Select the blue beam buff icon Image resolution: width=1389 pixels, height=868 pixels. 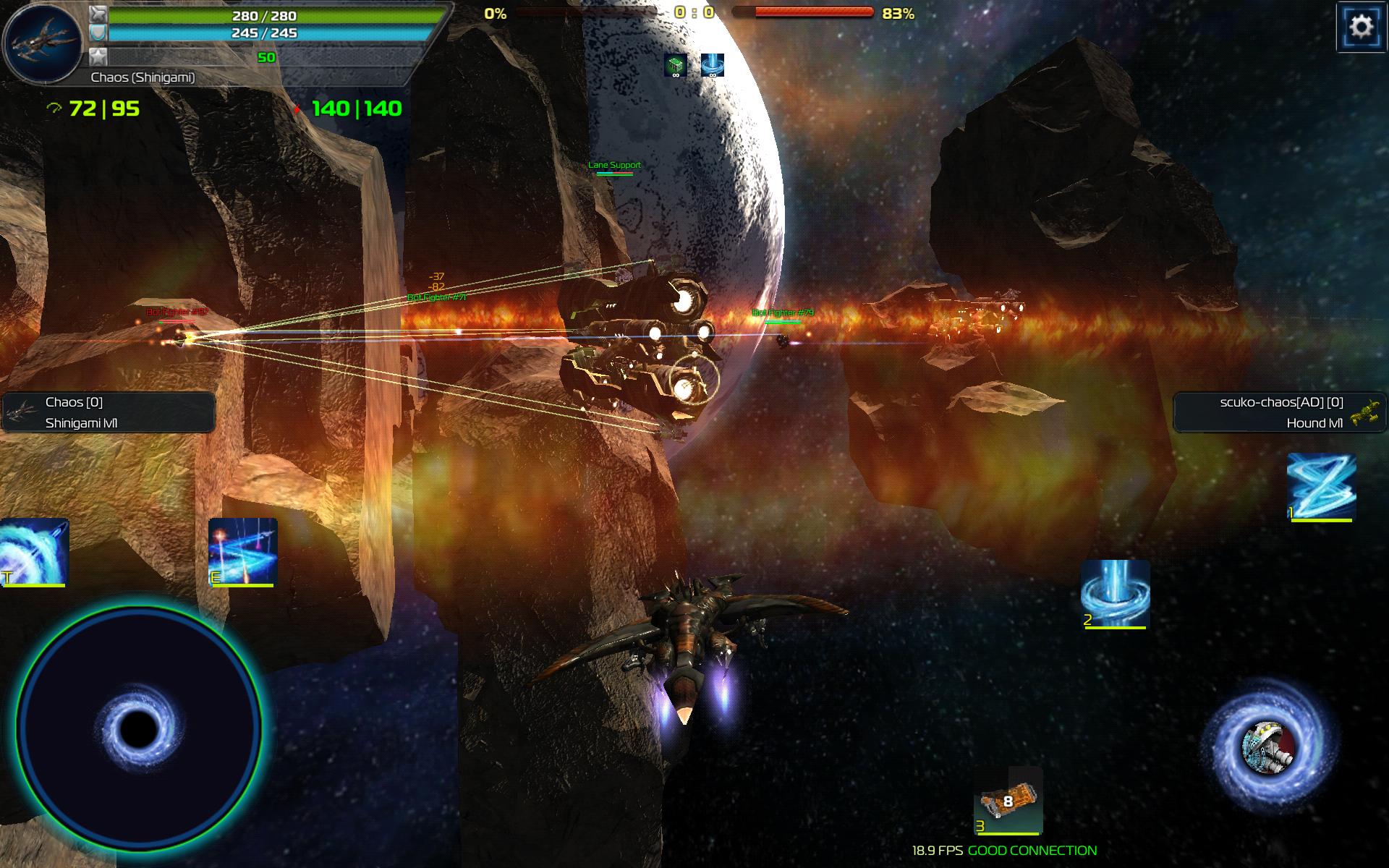point(713,65)
